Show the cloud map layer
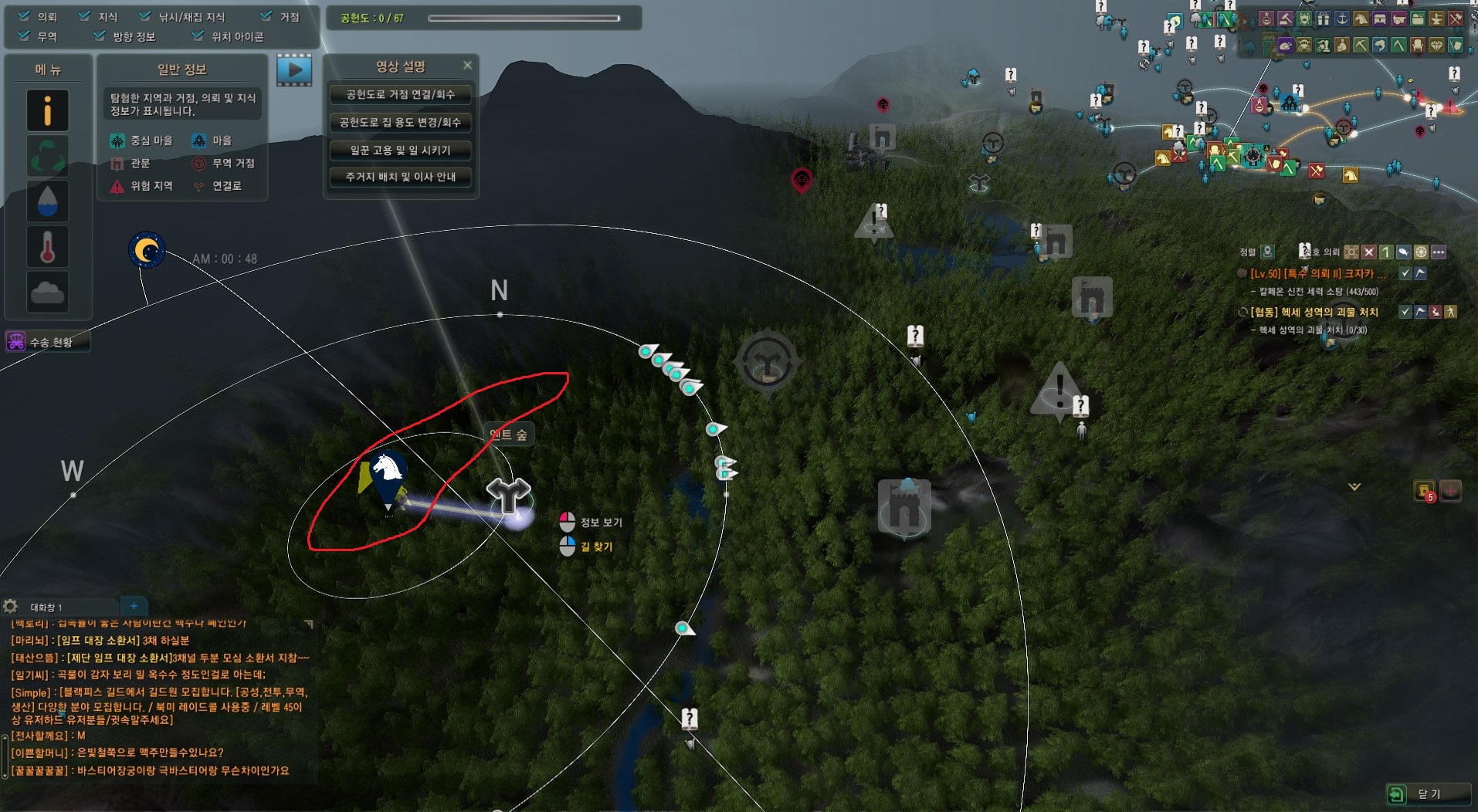1478x812 pixels. coord(48,292)
